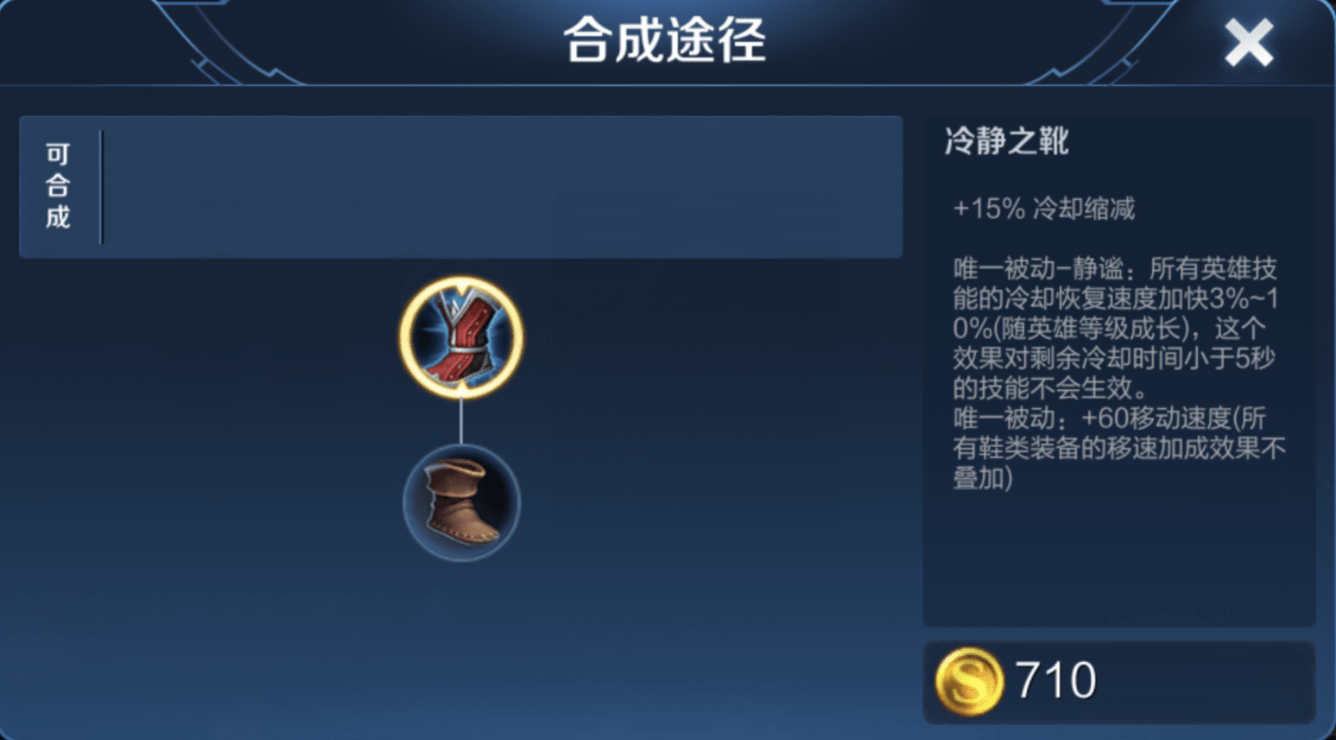Image resolution: width=1336 pixels, height=740 pixels.
Task: Close the synthesis path window
Action: pos(1249,41)
